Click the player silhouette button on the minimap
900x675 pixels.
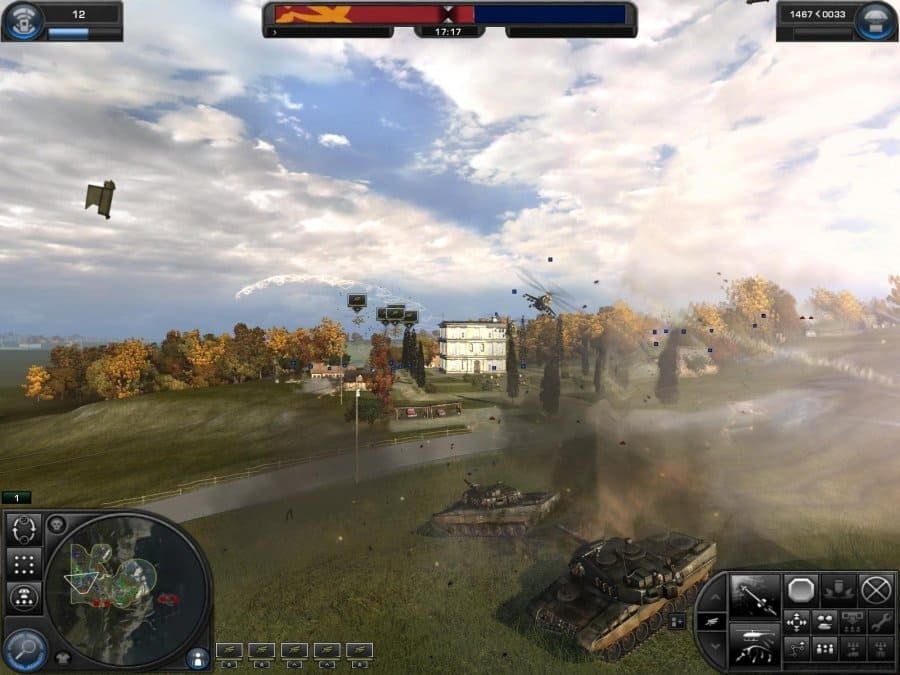pyautogui.click(x=197, y=657)
